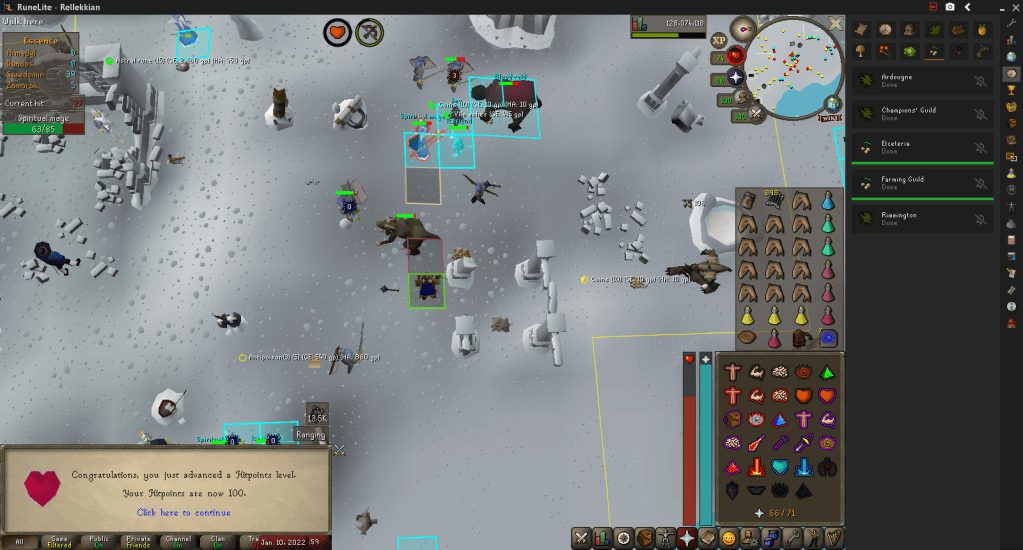Show the Game chat filter tab
This screenshot has width=1023, height=550.
coord(60,541)
